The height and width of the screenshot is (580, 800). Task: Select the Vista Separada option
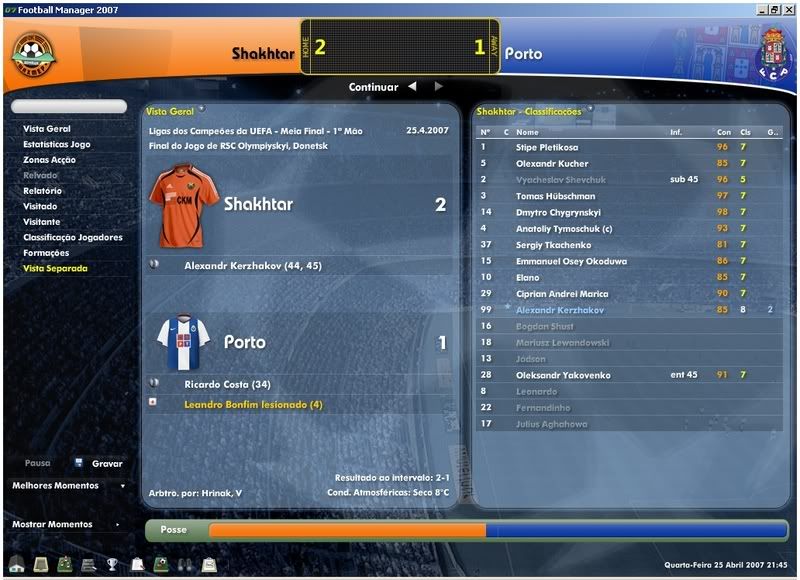(55, 268)
